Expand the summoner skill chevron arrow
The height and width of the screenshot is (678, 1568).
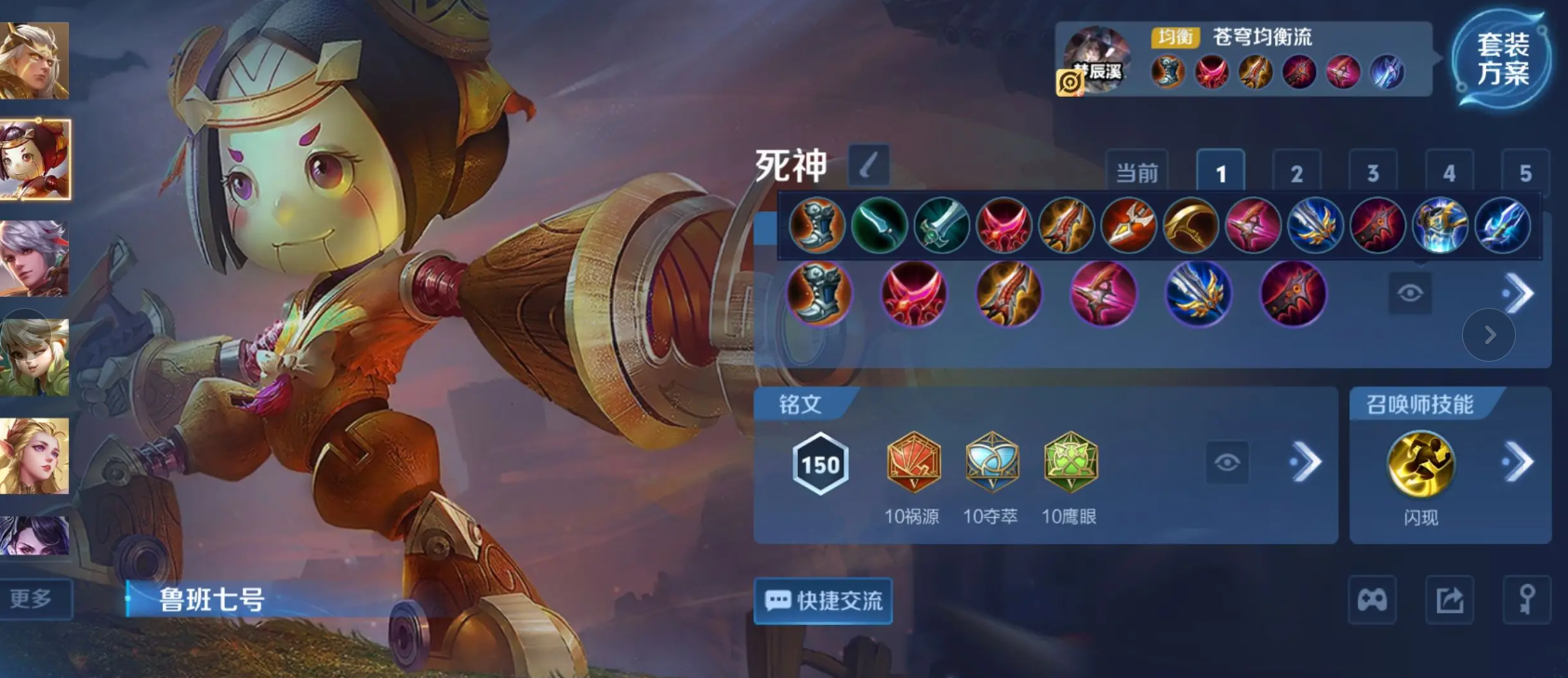click(1520, 460)
